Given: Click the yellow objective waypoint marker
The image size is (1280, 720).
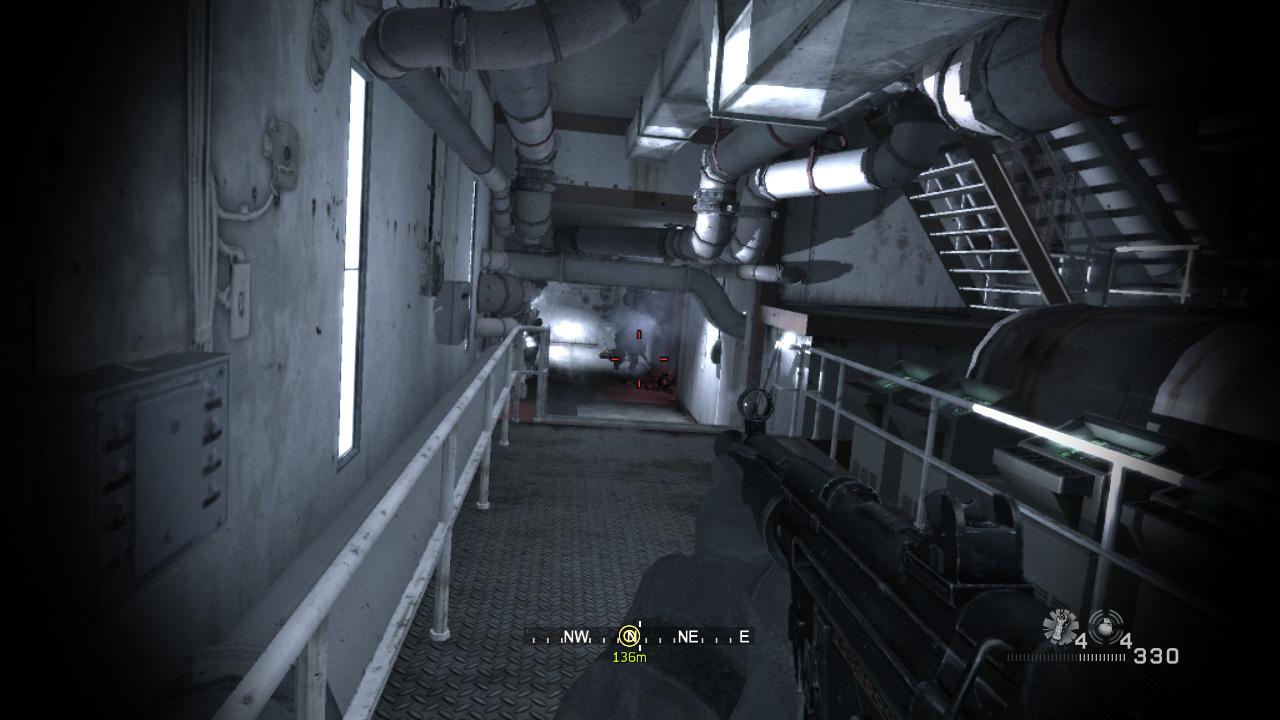Looking at the screenshot, I should pos(629,635).
